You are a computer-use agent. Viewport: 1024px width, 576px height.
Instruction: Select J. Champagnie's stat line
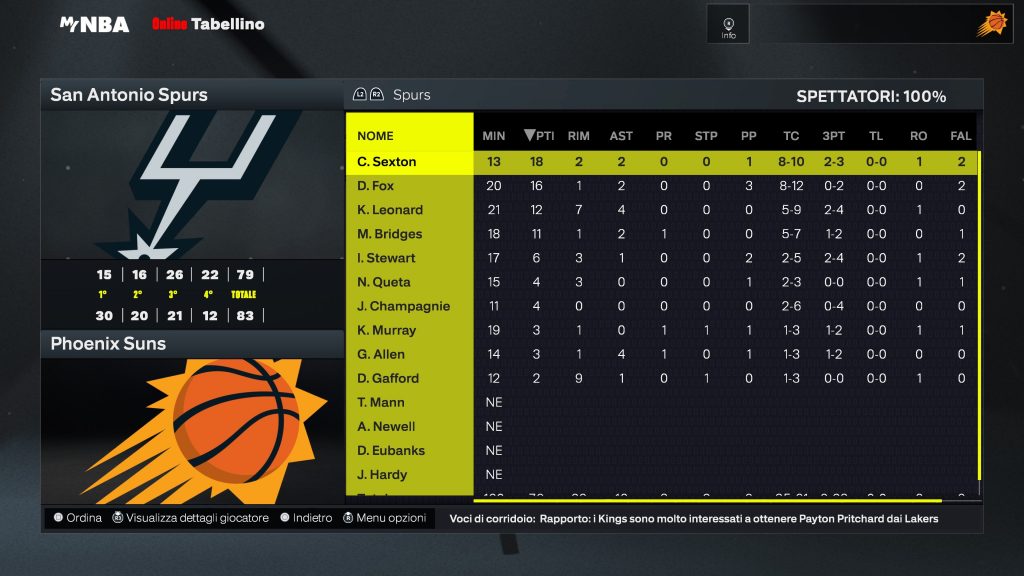point(404,306)
